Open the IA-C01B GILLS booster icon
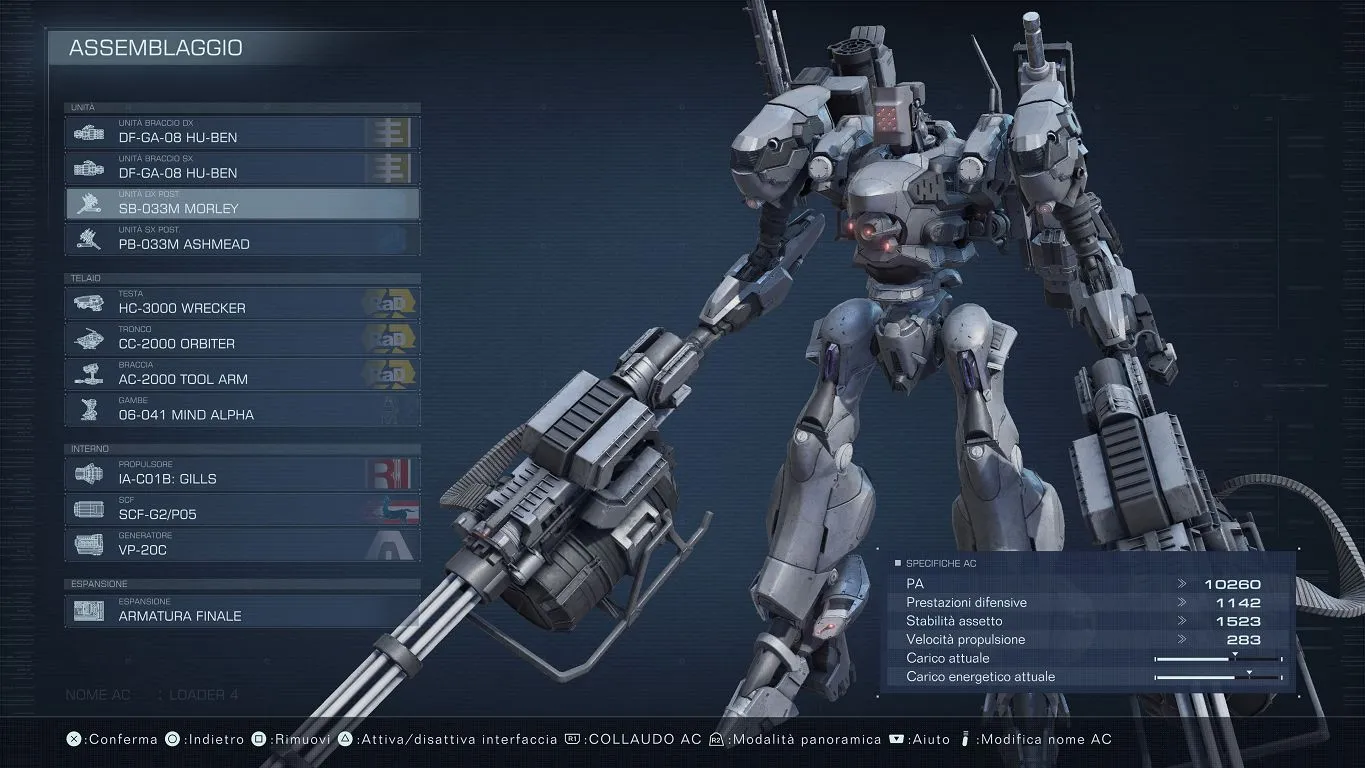Screen dimensions: 1365x768 (88, 472)
